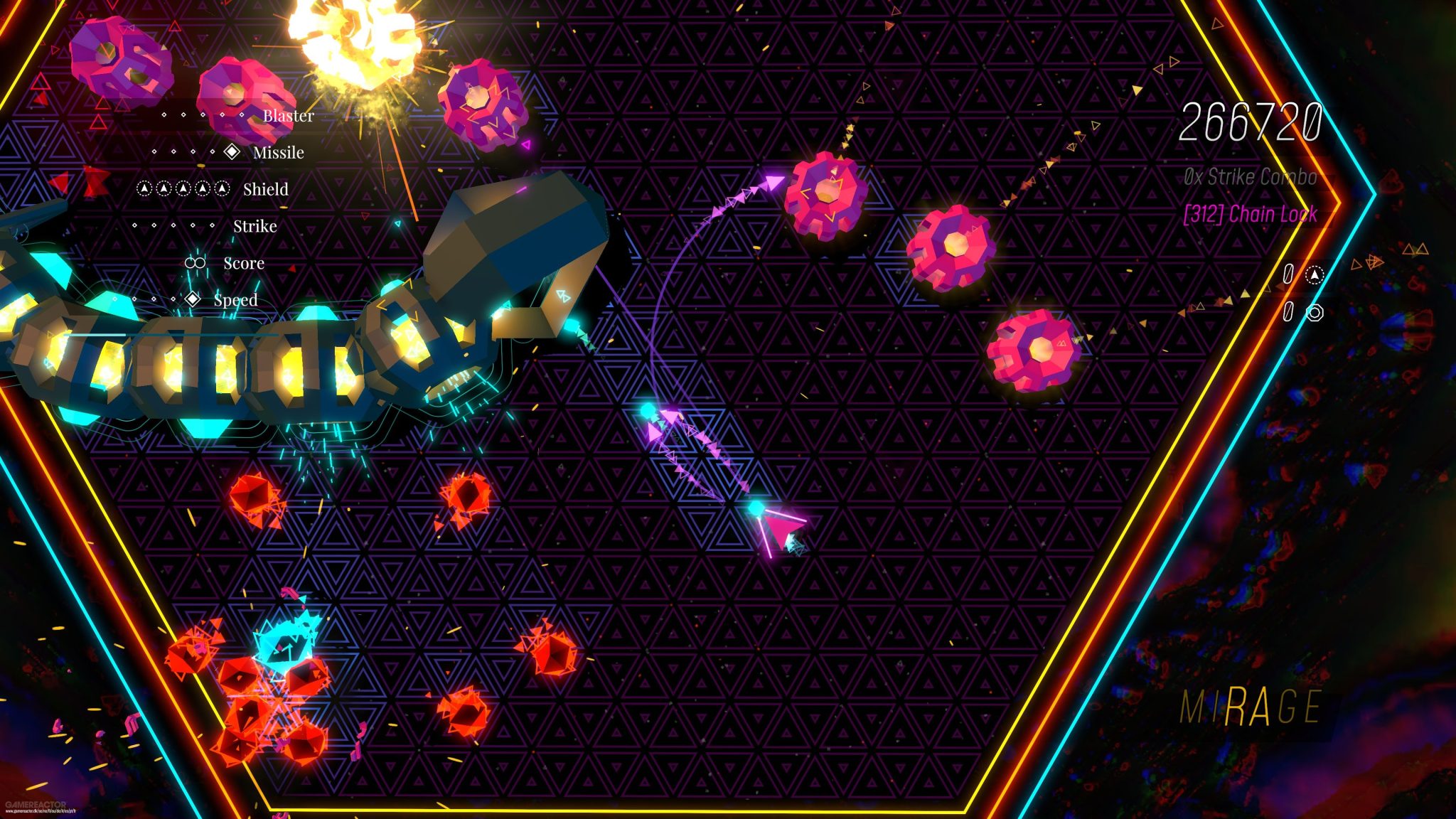Choose the Score upgrade row
The width and height of the screenshot is (1456, 819).
click(243, 263)
